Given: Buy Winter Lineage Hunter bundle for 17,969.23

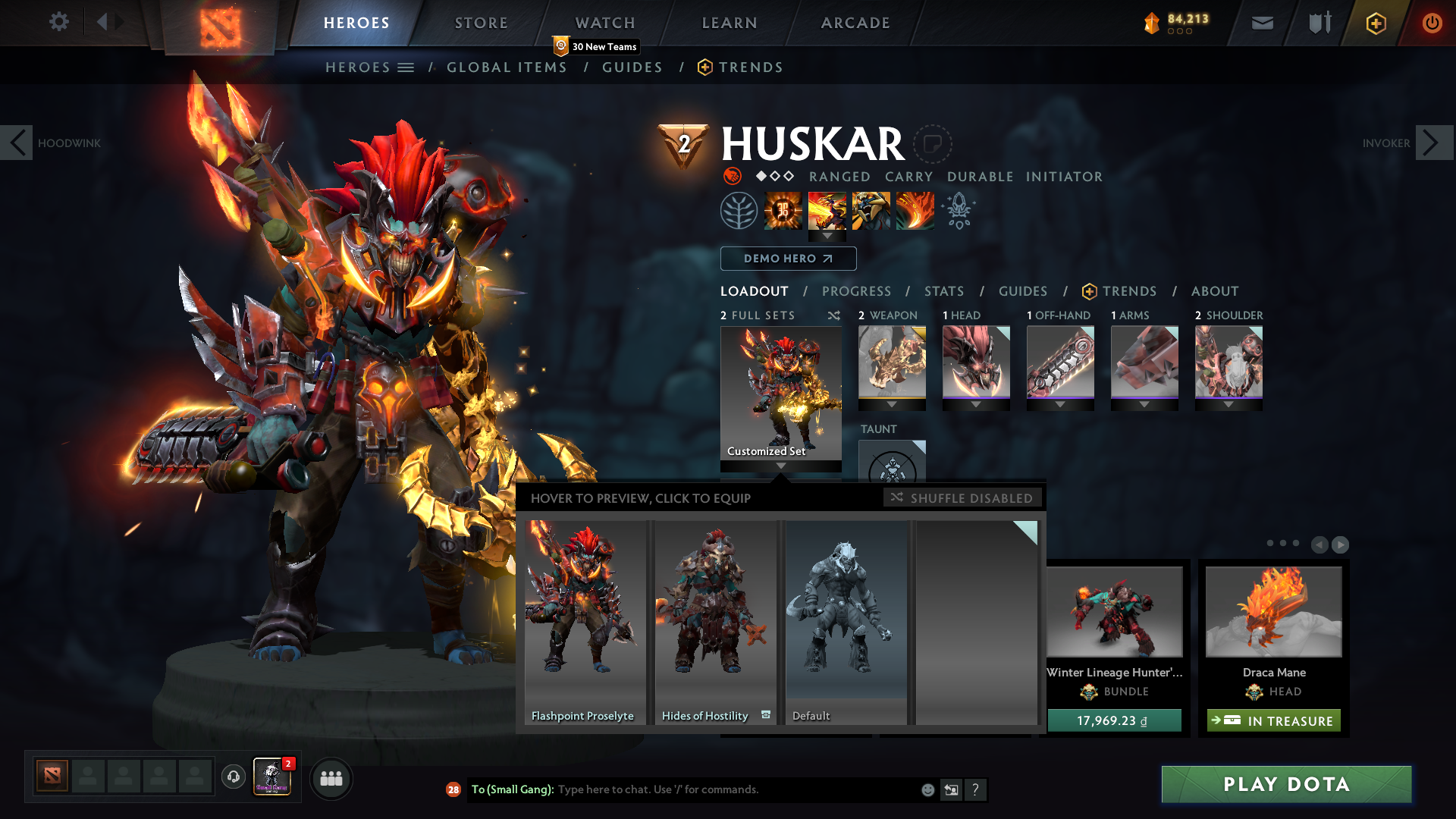Looking at the screenshot, I should point(1113,720).
